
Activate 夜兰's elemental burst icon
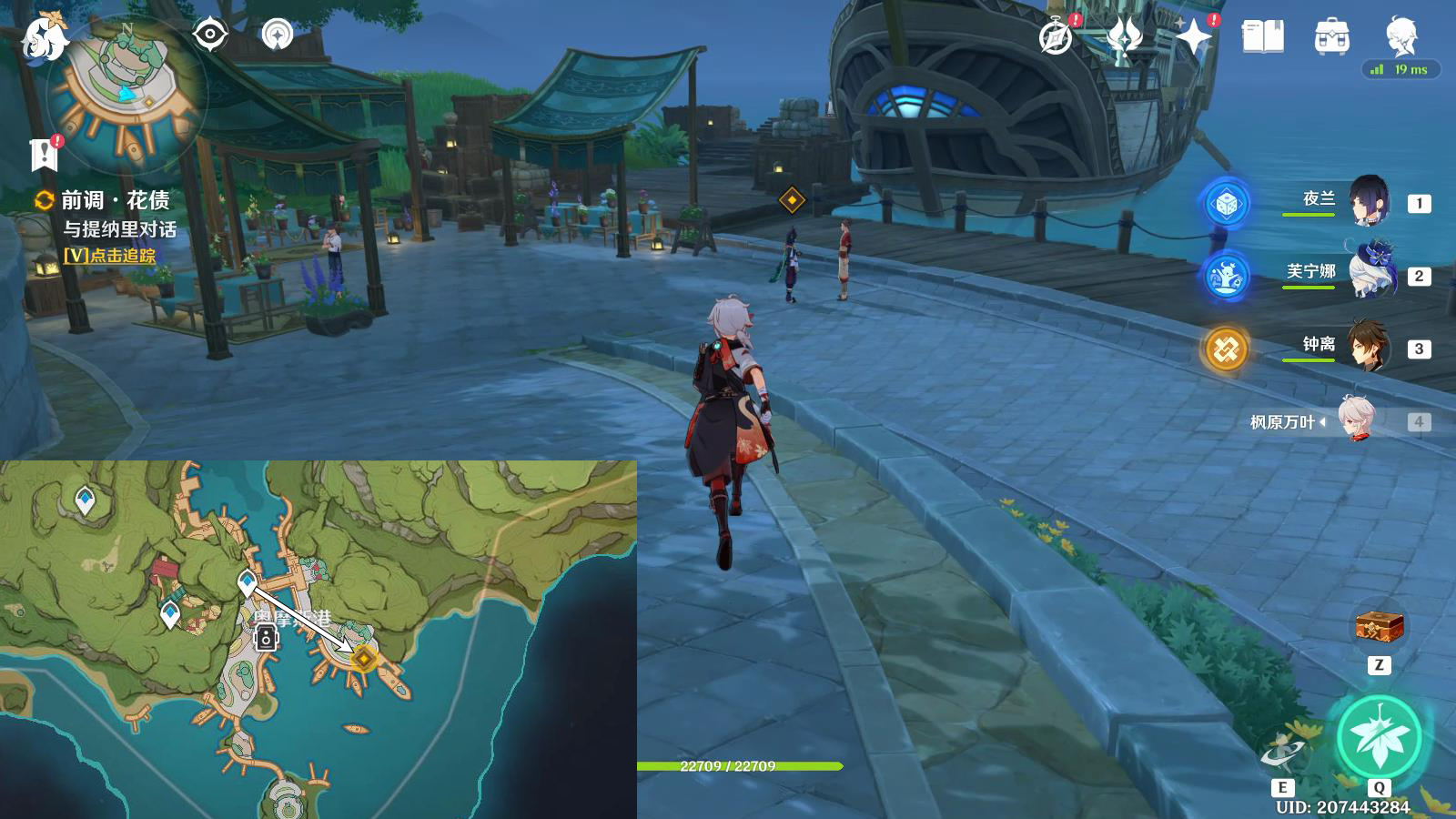pos(1225,203)
